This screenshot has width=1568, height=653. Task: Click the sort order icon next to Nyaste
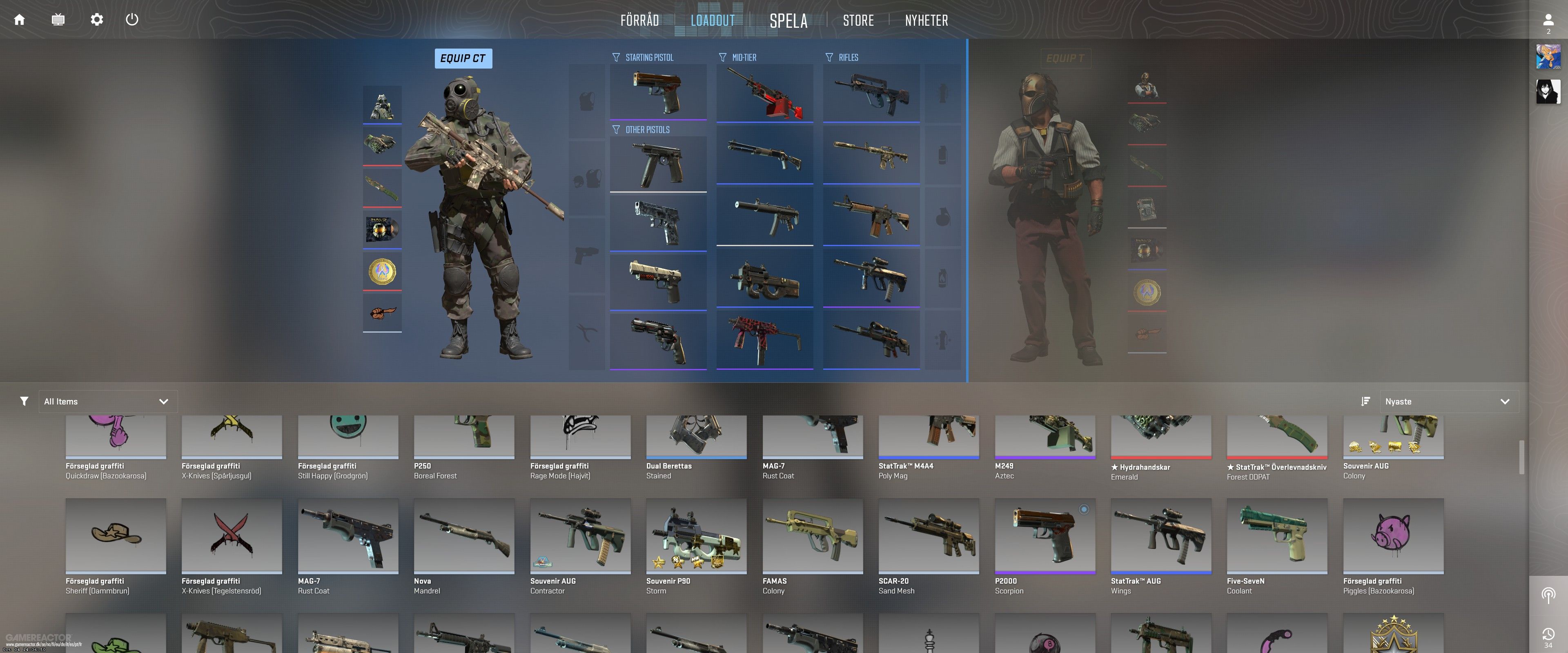(1365, 401)
